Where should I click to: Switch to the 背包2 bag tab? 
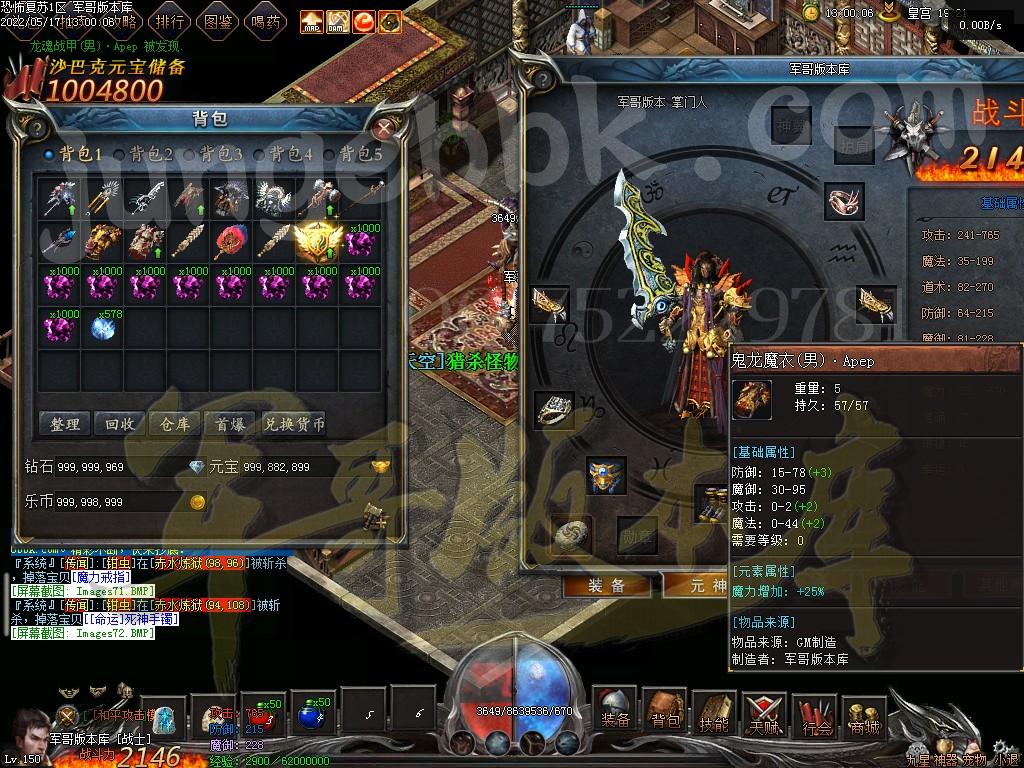click(x=150, y=154)
